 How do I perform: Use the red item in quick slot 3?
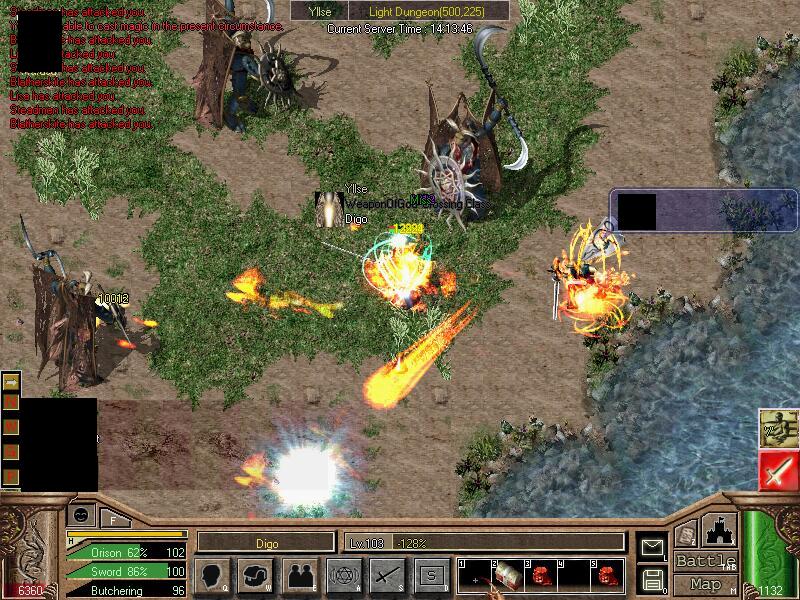[x=540, y=576]
